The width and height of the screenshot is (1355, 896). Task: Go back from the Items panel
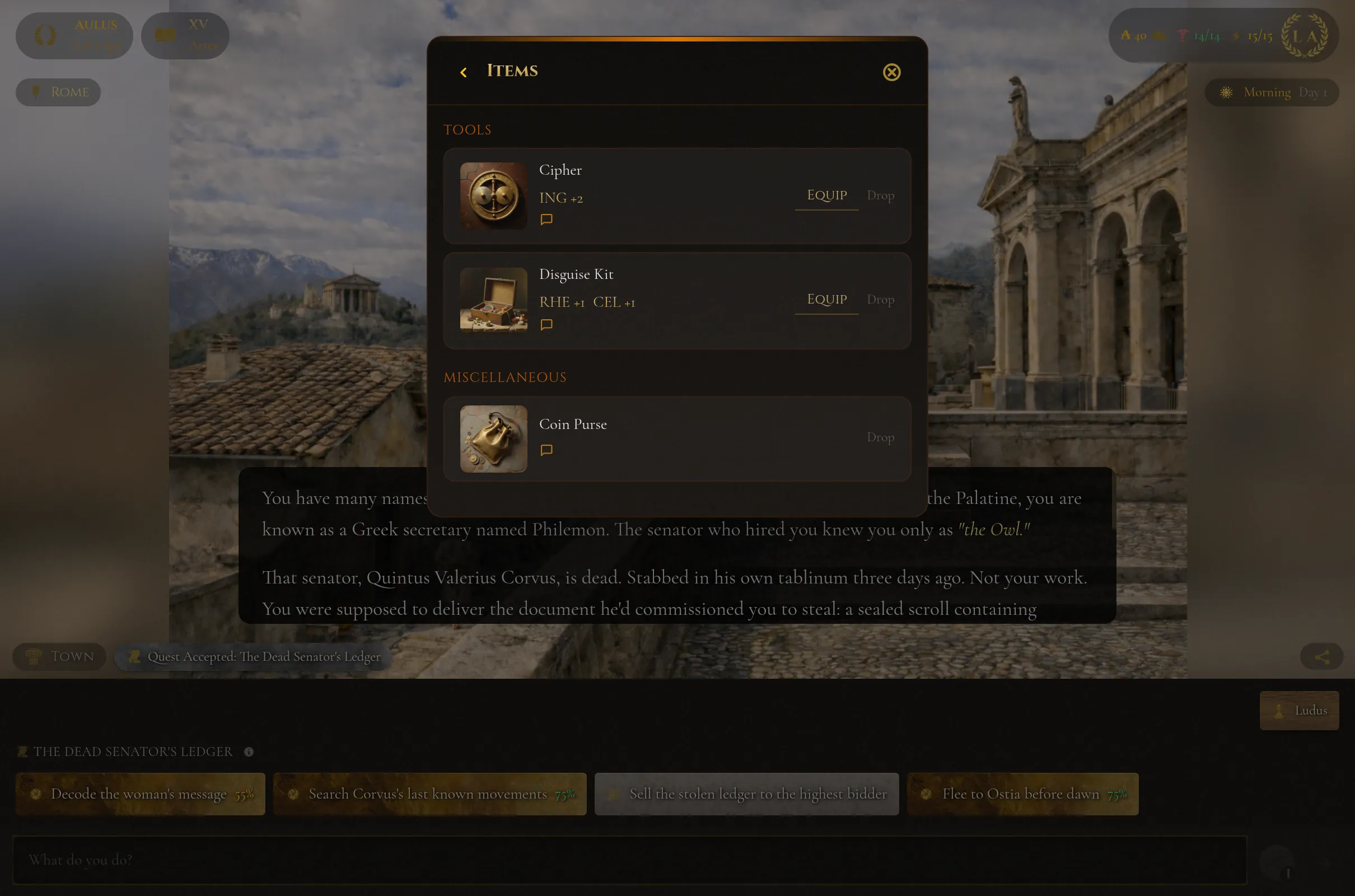[463, 72]
